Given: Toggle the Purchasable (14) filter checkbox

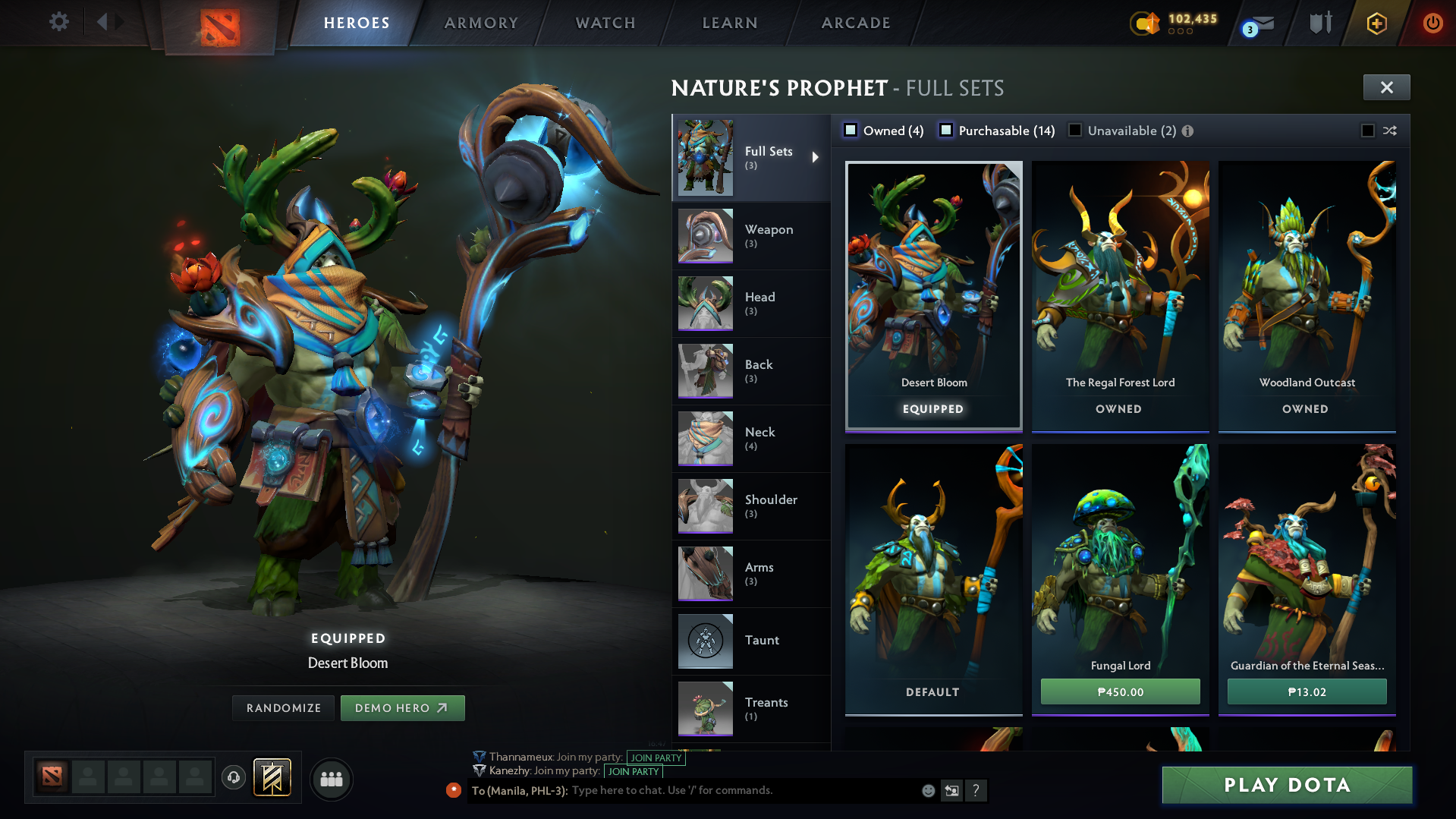Looking at the screenshot, I should click(946, 130).
